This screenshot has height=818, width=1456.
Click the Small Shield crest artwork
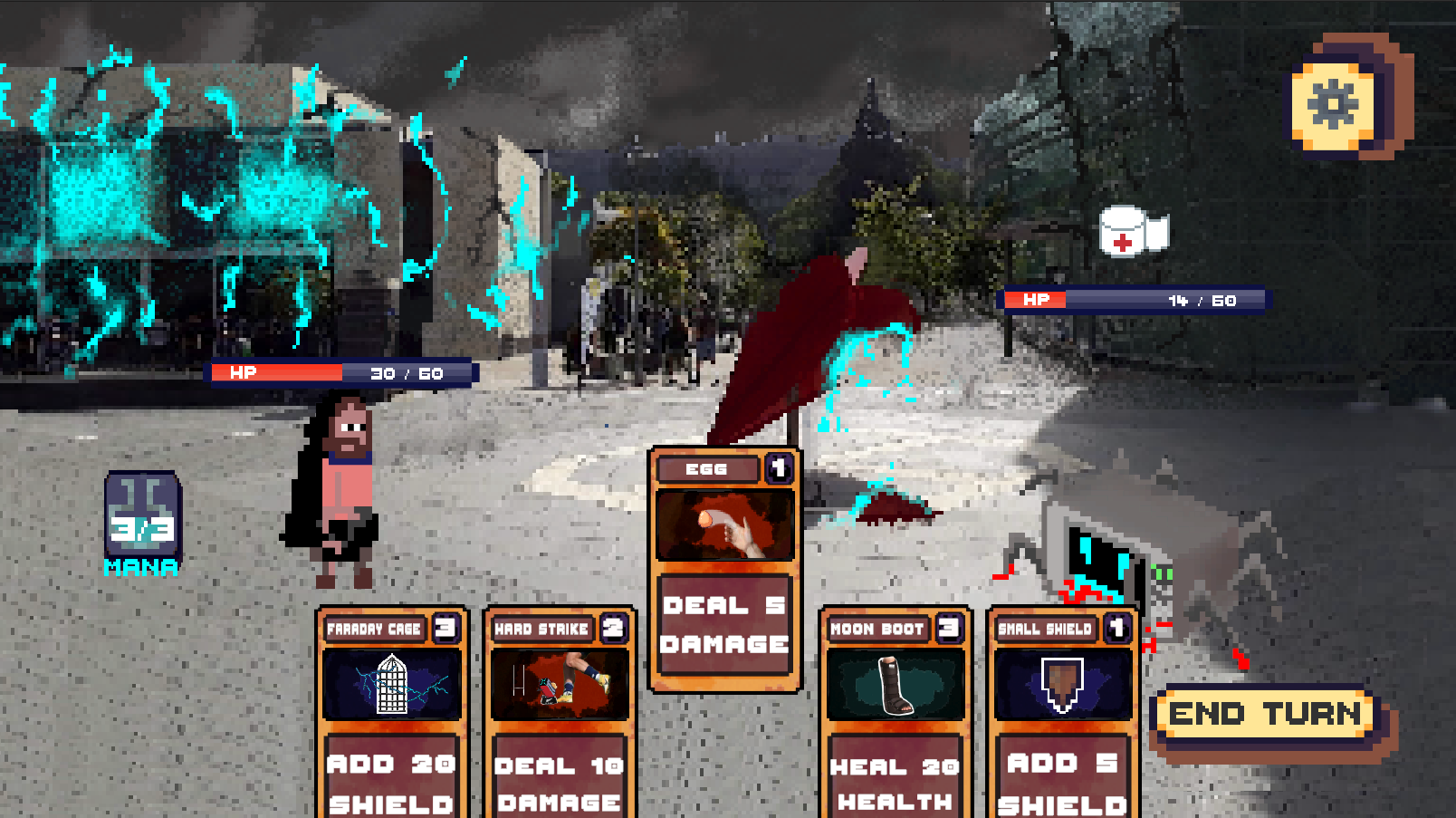tap(1064, 685)
